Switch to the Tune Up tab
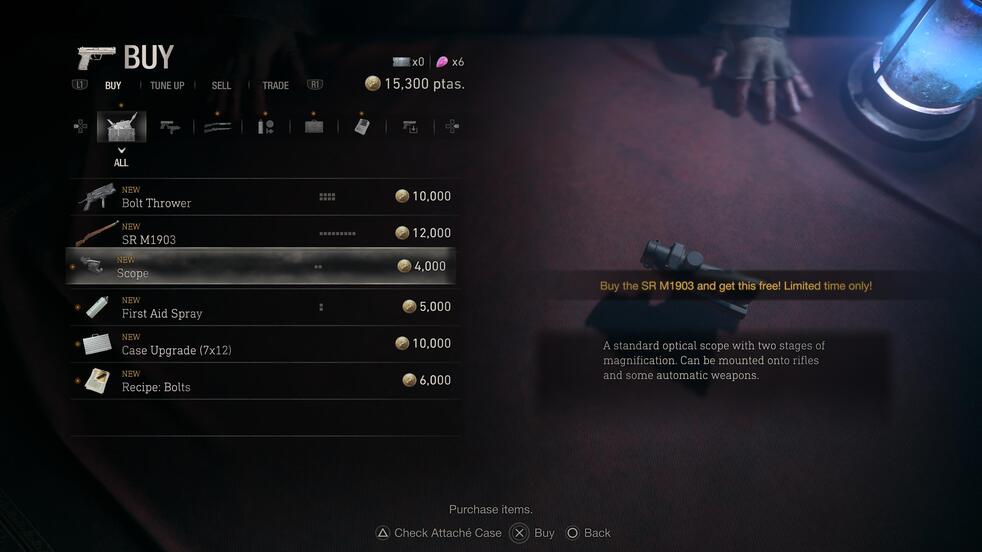This screenshot has height=552, width=982. pos(167,86)
